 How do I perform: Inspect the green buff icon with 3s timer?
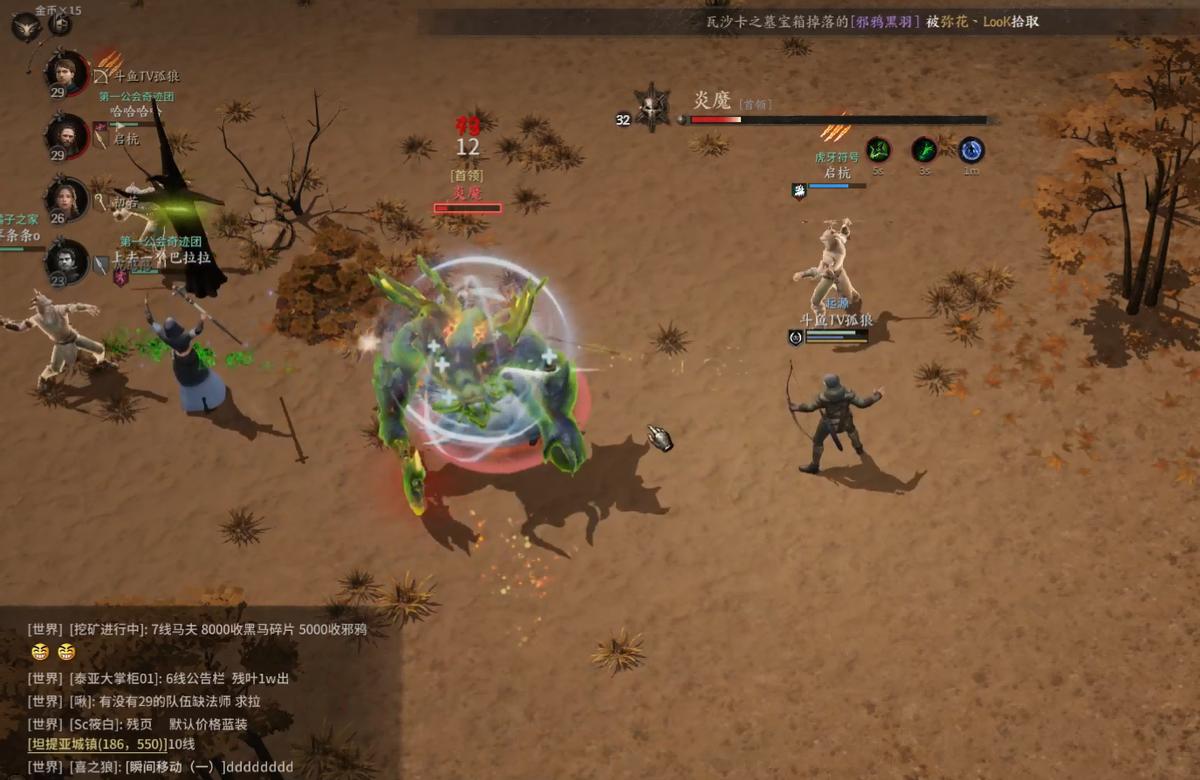(924, 150)
